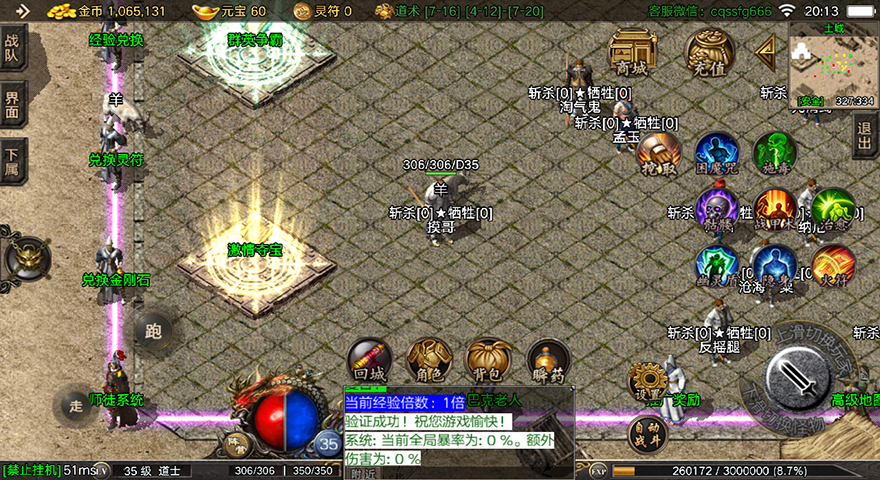Collapse the top menu with the gold arrow
The width and height of the screenshot is (880, 480).
(x=766, y=49)
